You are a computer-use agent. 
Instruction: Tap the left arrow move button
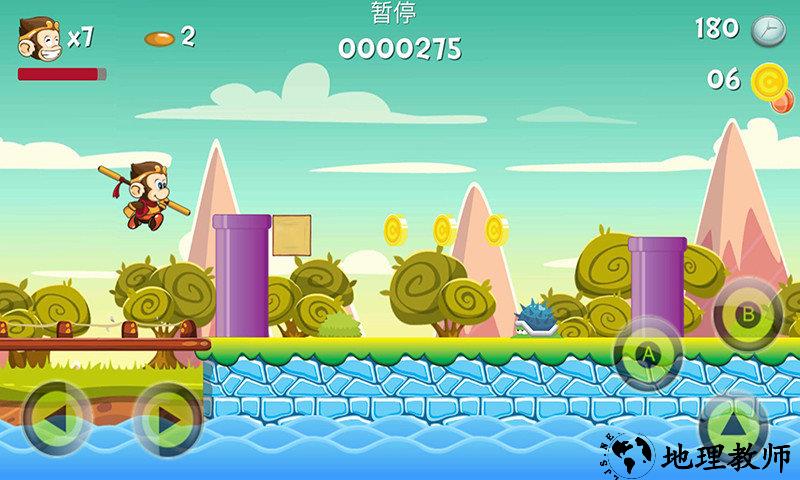[56, 417]
